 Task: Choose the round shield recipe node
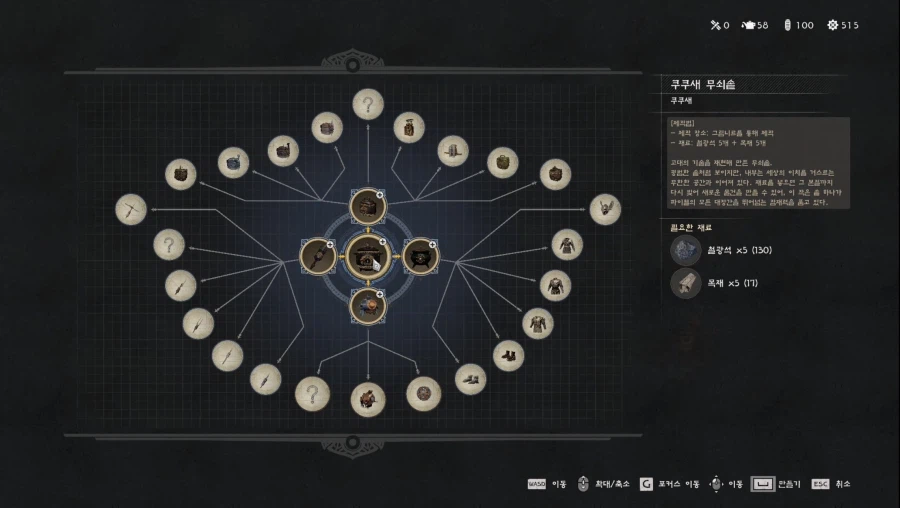[423, 393]
